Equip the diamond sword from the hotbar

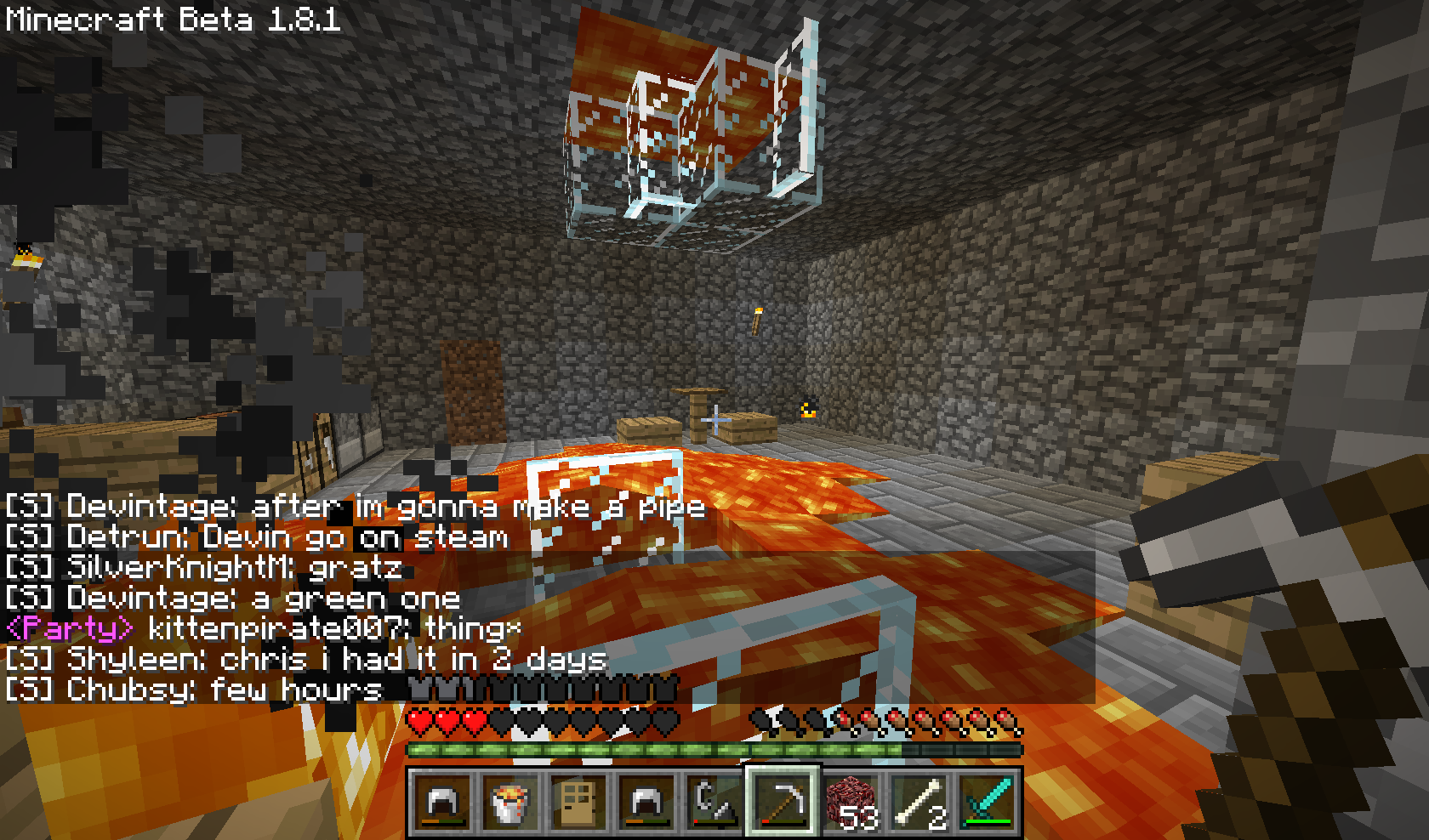click(988, 803)
